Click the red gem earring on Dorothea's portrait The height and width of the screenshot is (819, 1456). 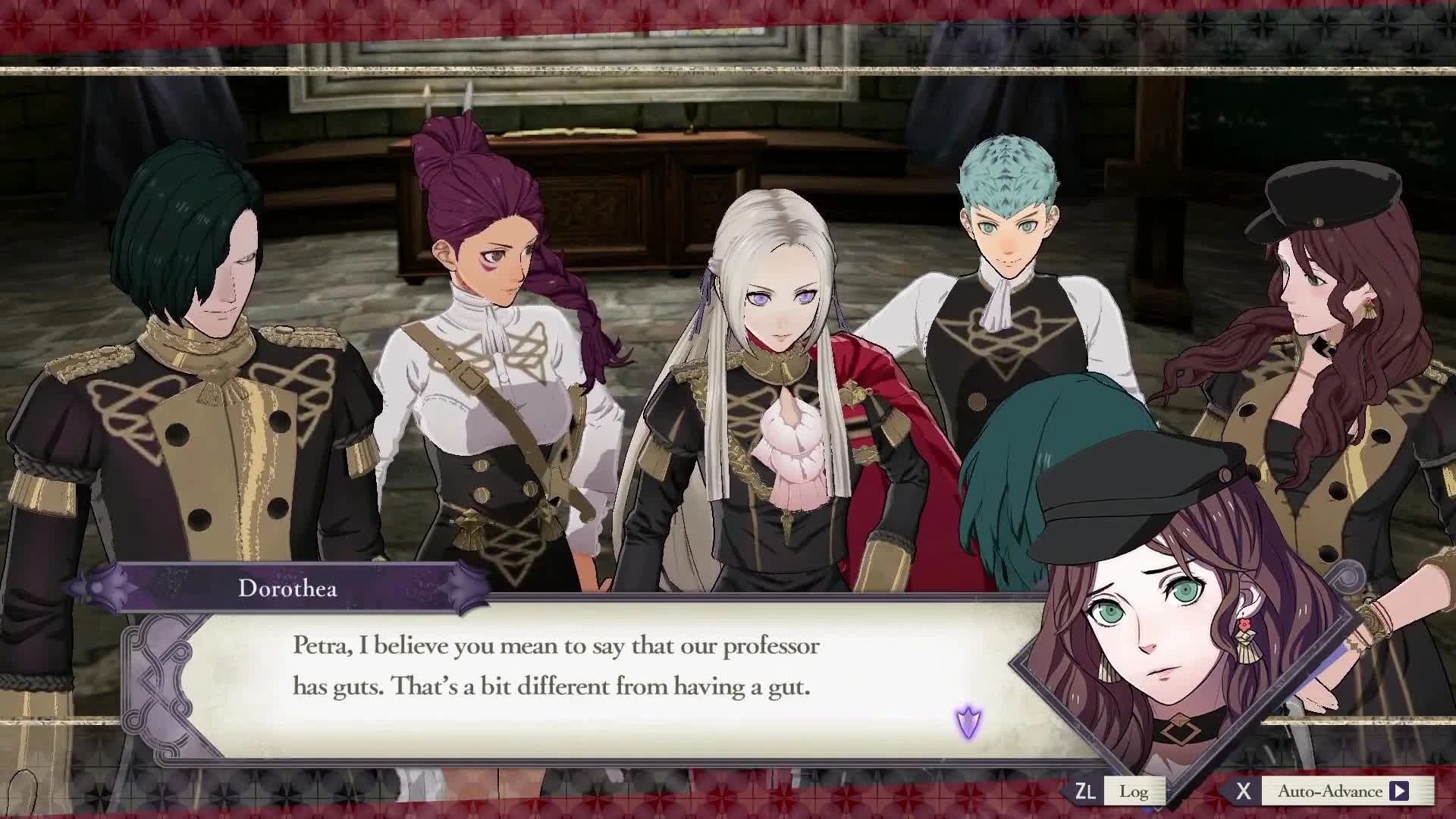(x=1246, y=625)
